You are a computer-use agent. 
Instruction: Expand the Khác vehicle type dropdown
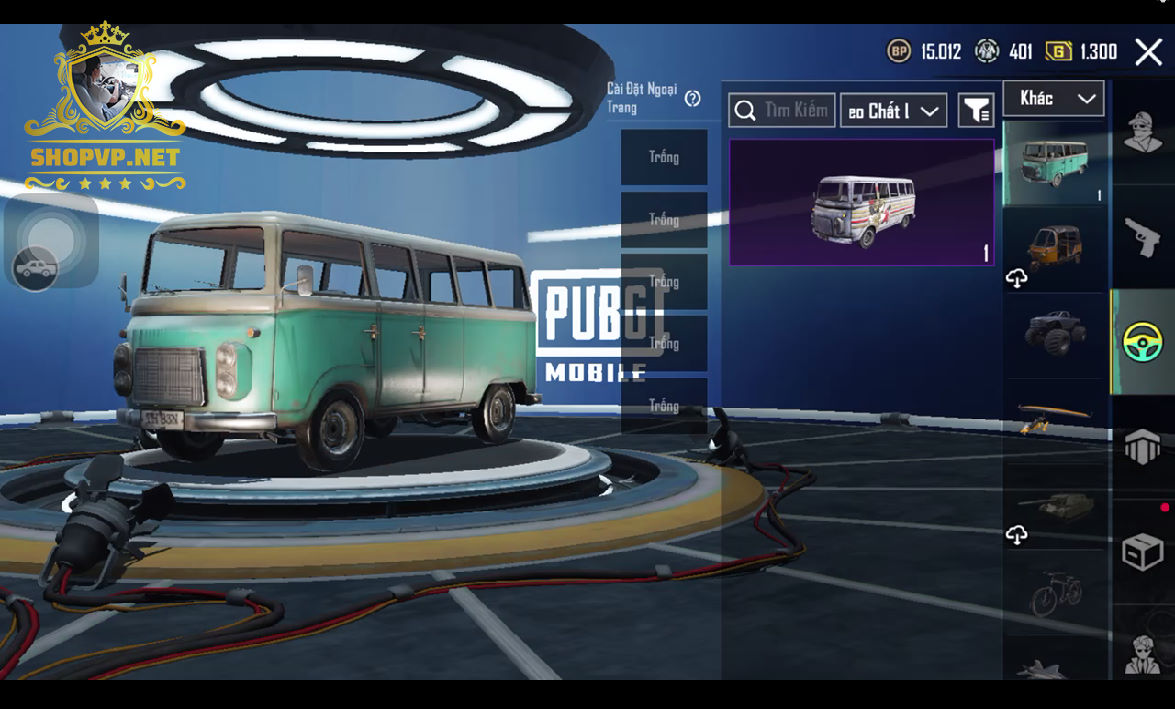click(x=1053, y=98)
